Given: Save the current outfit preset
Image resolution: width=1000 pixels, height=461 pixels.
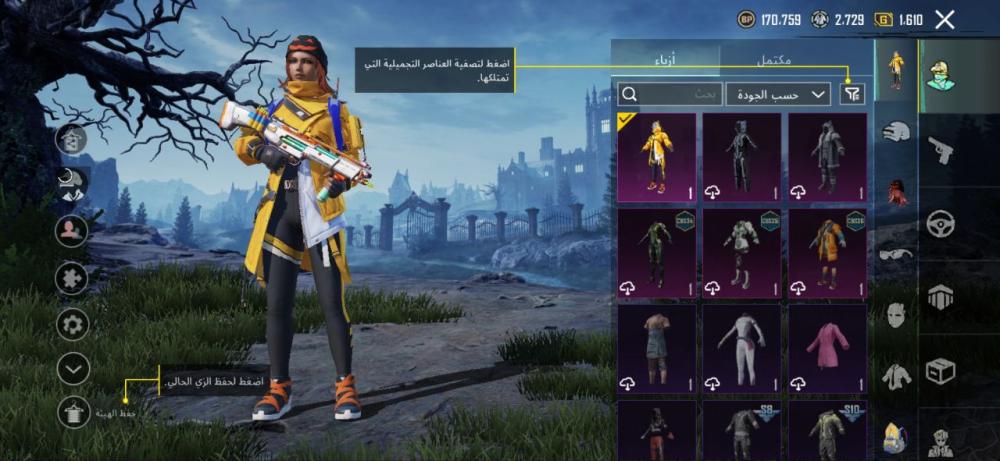Looking at the screenshot, I should tap(74, 411).
